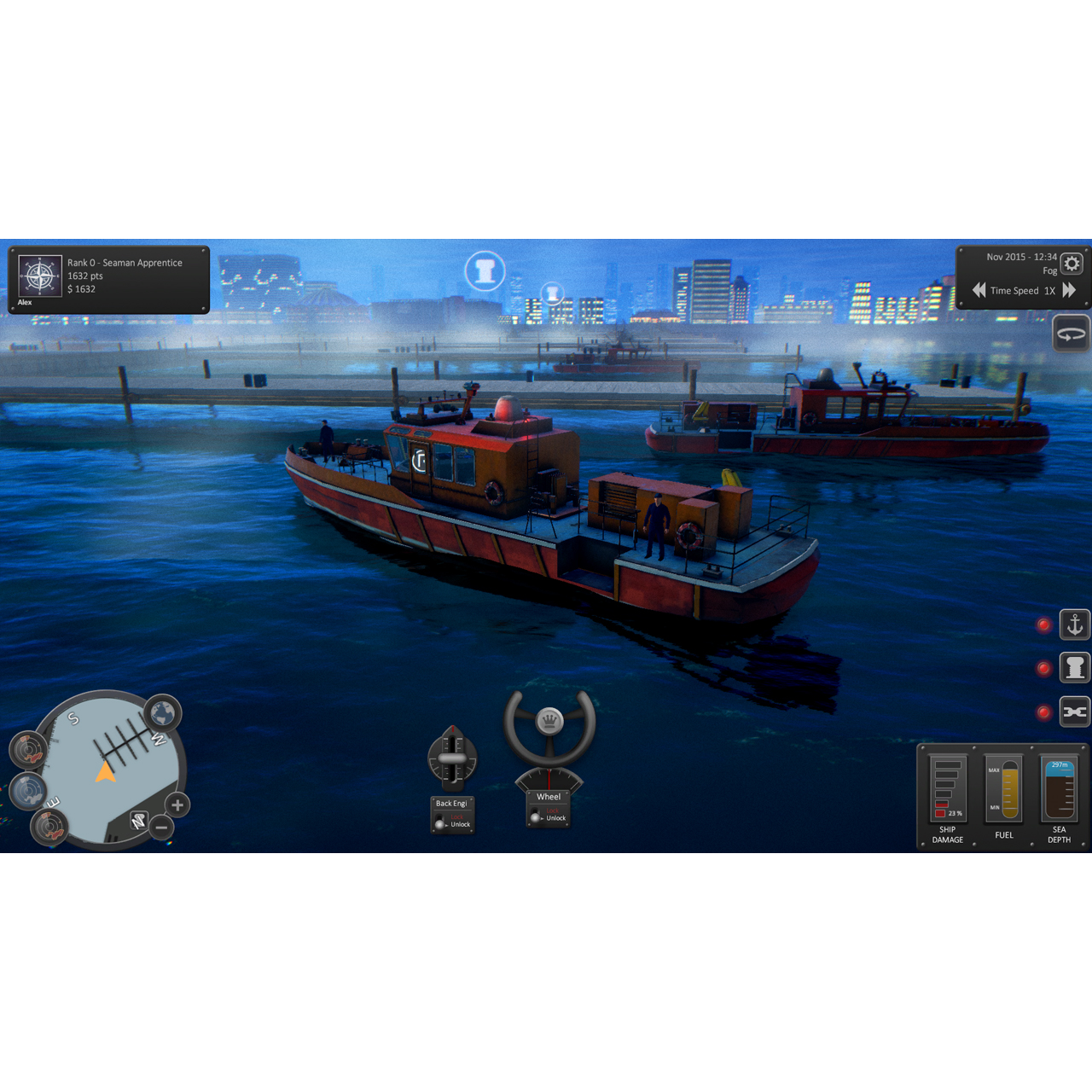Toggle the N compass orientation on the minimap
Image resolution: width=1092 pixels, height=1092 pixels.
(x=138, y=819)
